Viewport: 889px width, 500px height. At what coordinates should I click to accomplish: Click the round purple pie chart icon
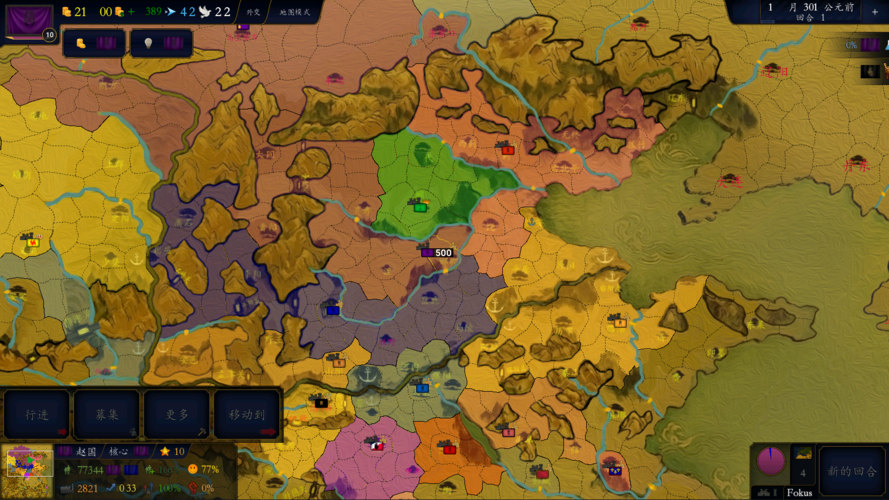click(x=771, y=462)
